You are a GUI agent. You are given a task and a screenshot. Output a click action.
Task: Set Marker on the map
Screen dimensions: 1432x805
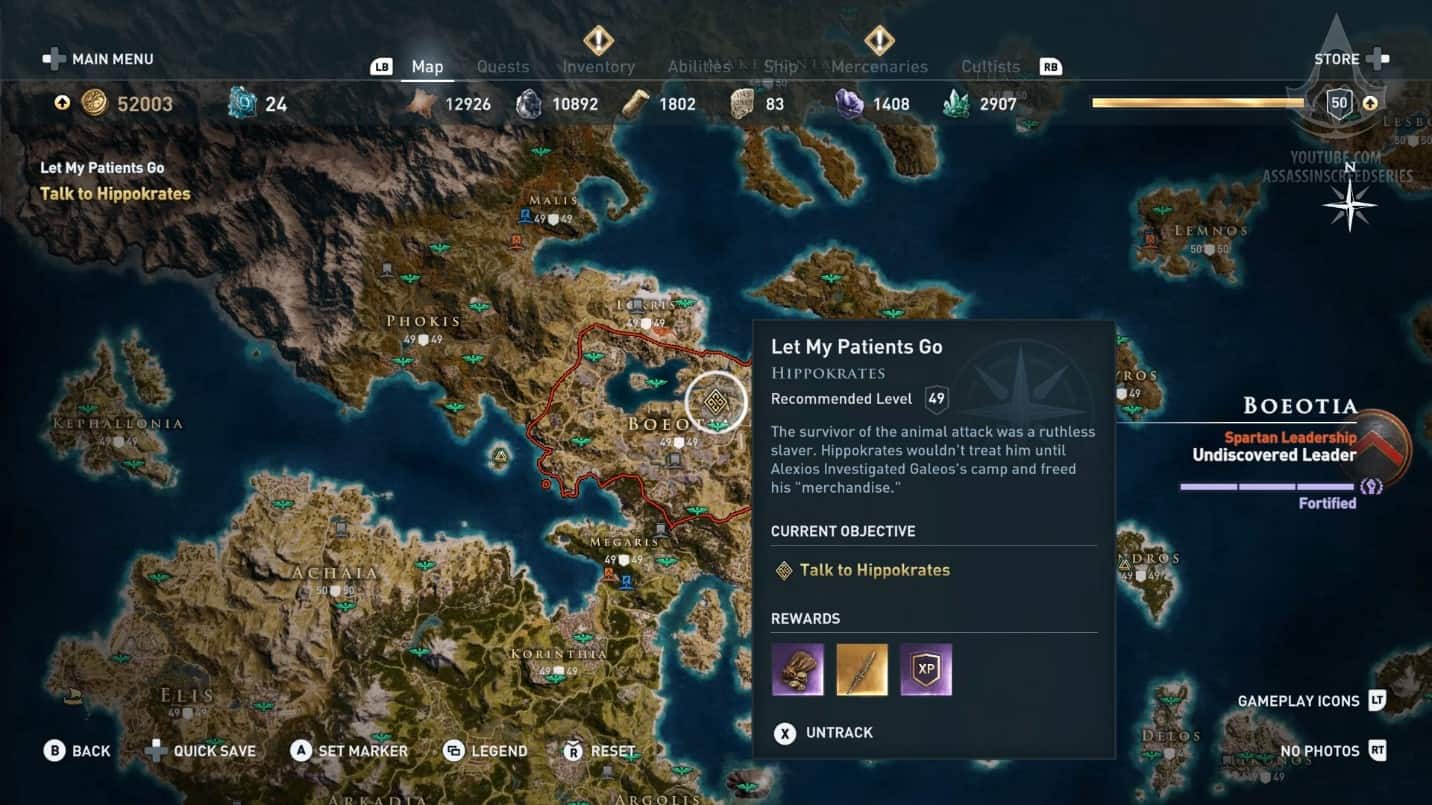click(x=349, y=751)
